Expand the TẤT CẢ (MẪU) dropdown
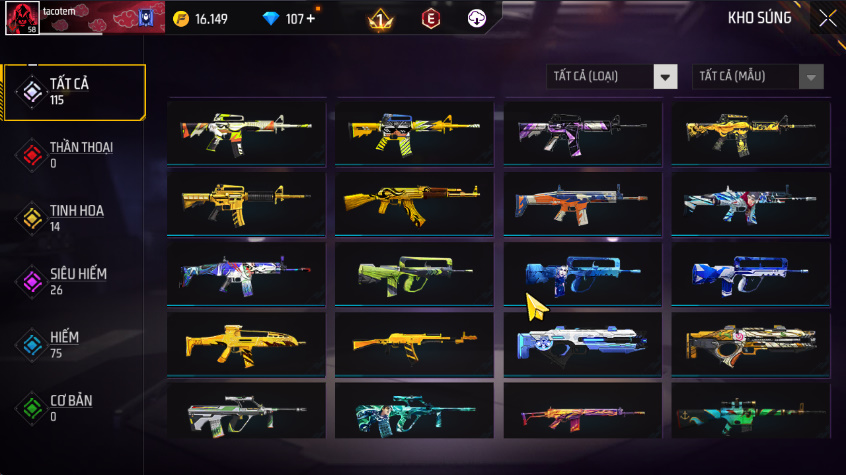The height and width of the screenshot is (475, 846). [758, 77]
